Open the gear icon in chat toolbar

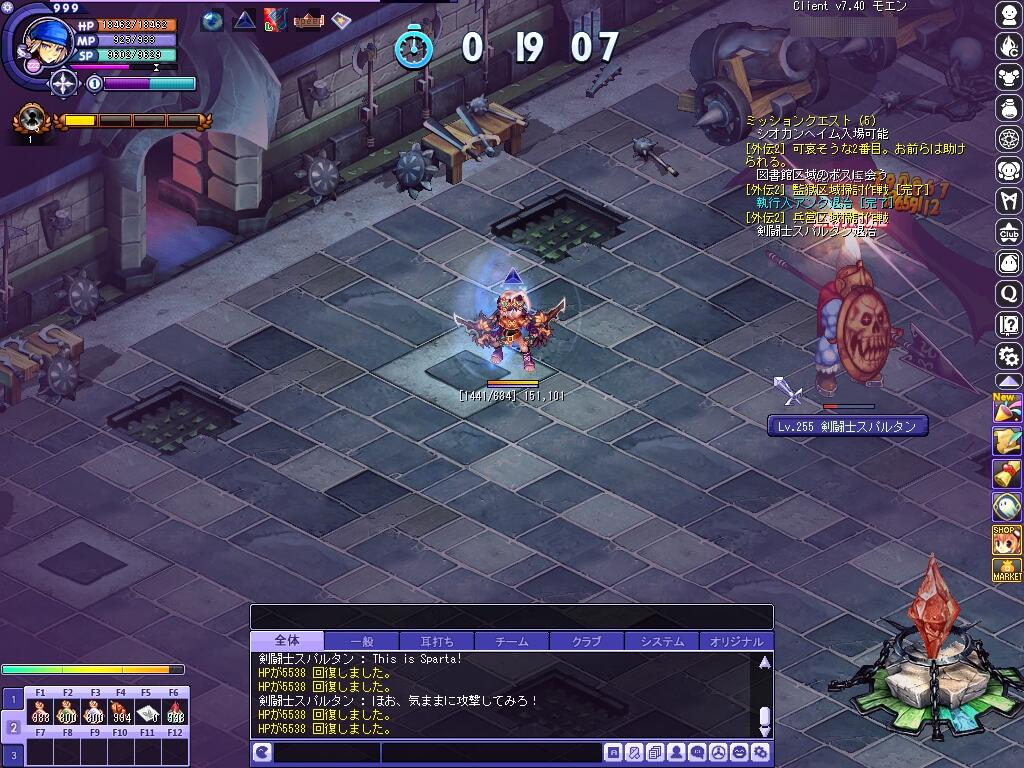point(761,752)
